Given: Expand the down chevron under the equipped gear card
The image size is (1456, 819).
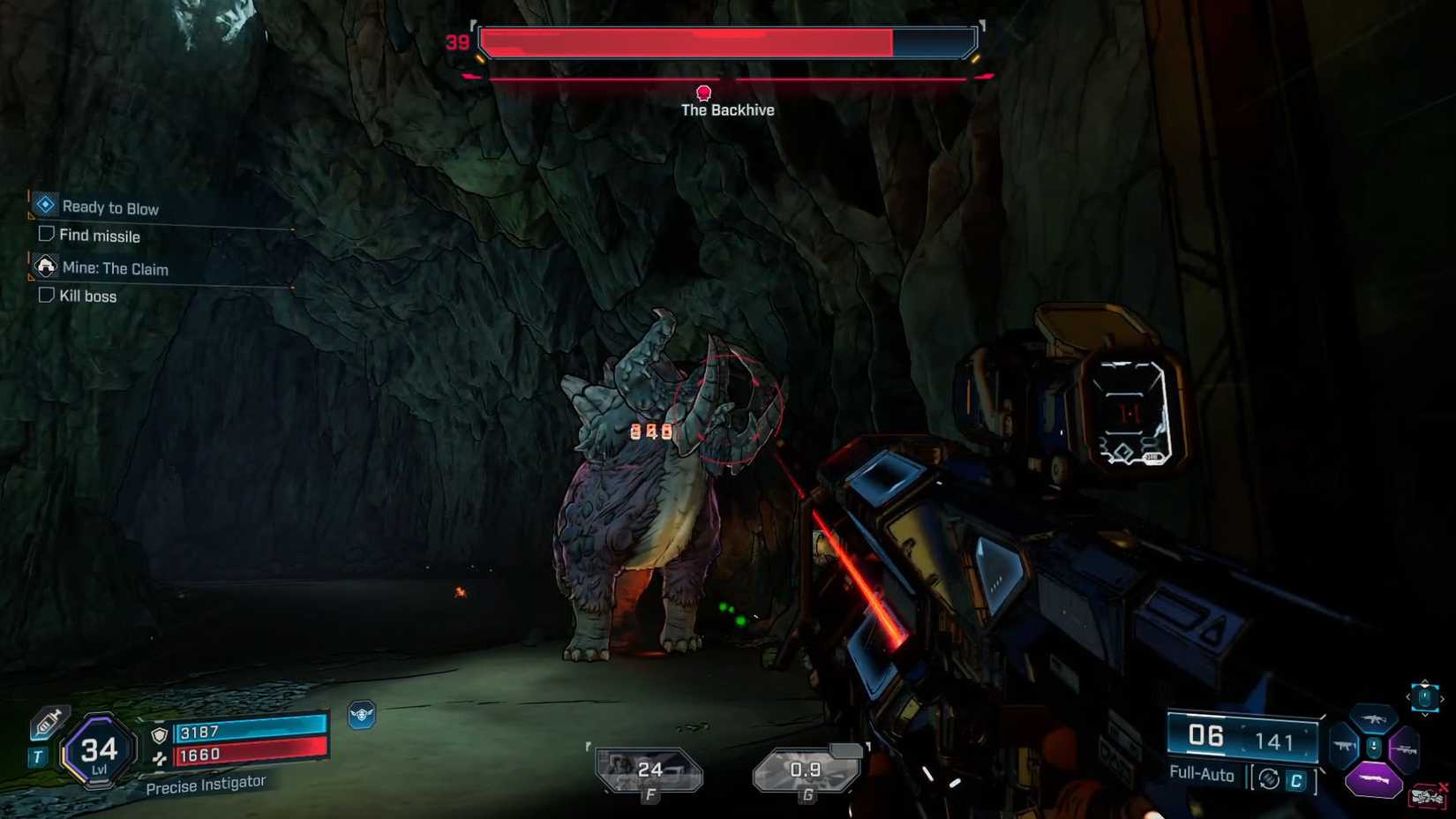Looking at the screenshot, I should point(1426,714).
